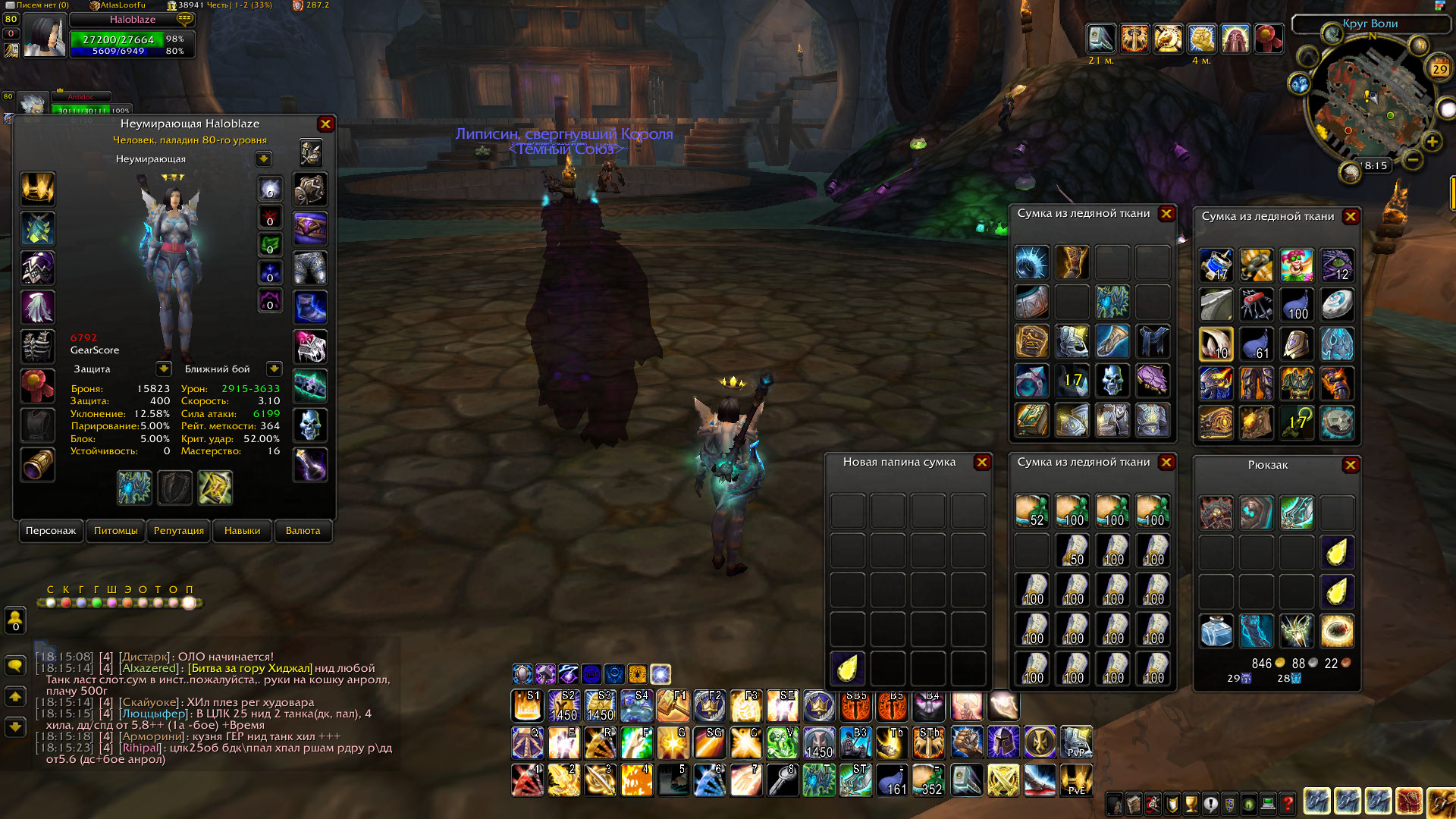Select the Персонаж tab
1456x819 pixels.
[51, 531]
